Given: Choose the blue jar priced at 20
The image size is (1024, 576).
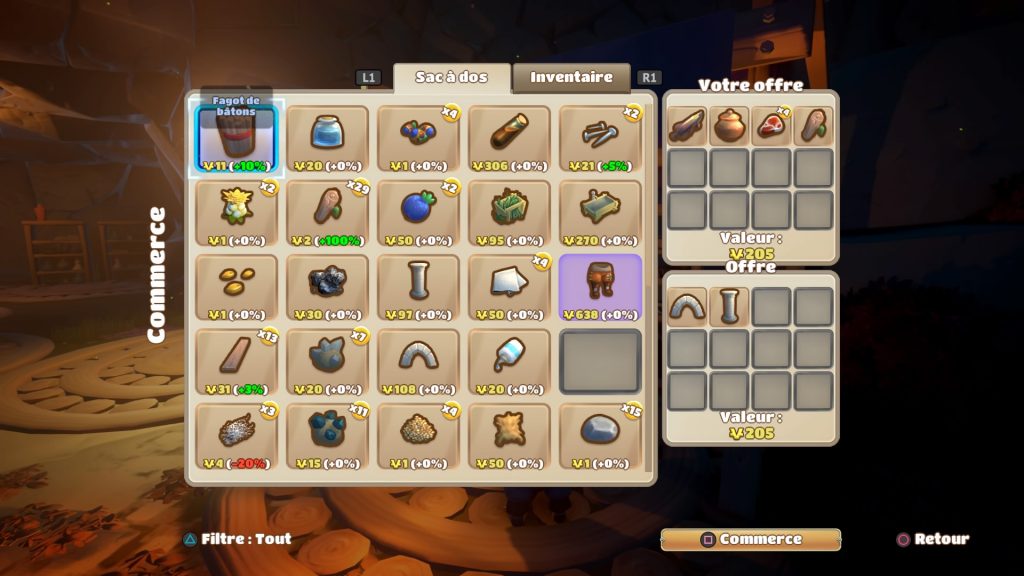Looking at the screenshot, I should tap(327, 138).
